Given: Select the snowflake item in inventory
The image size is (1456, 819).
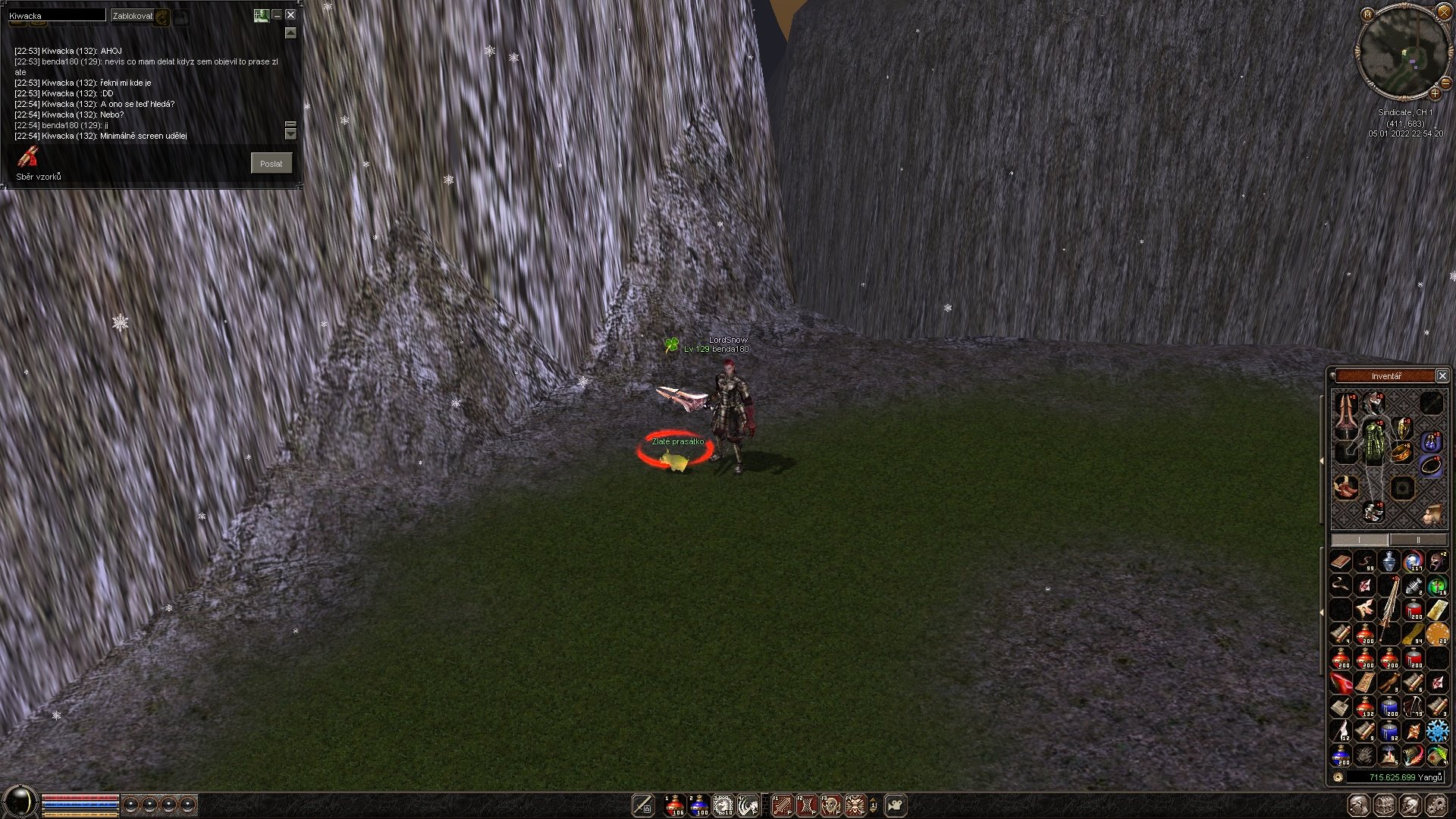Looking at the screenshot, I should tap(1437, 731).
